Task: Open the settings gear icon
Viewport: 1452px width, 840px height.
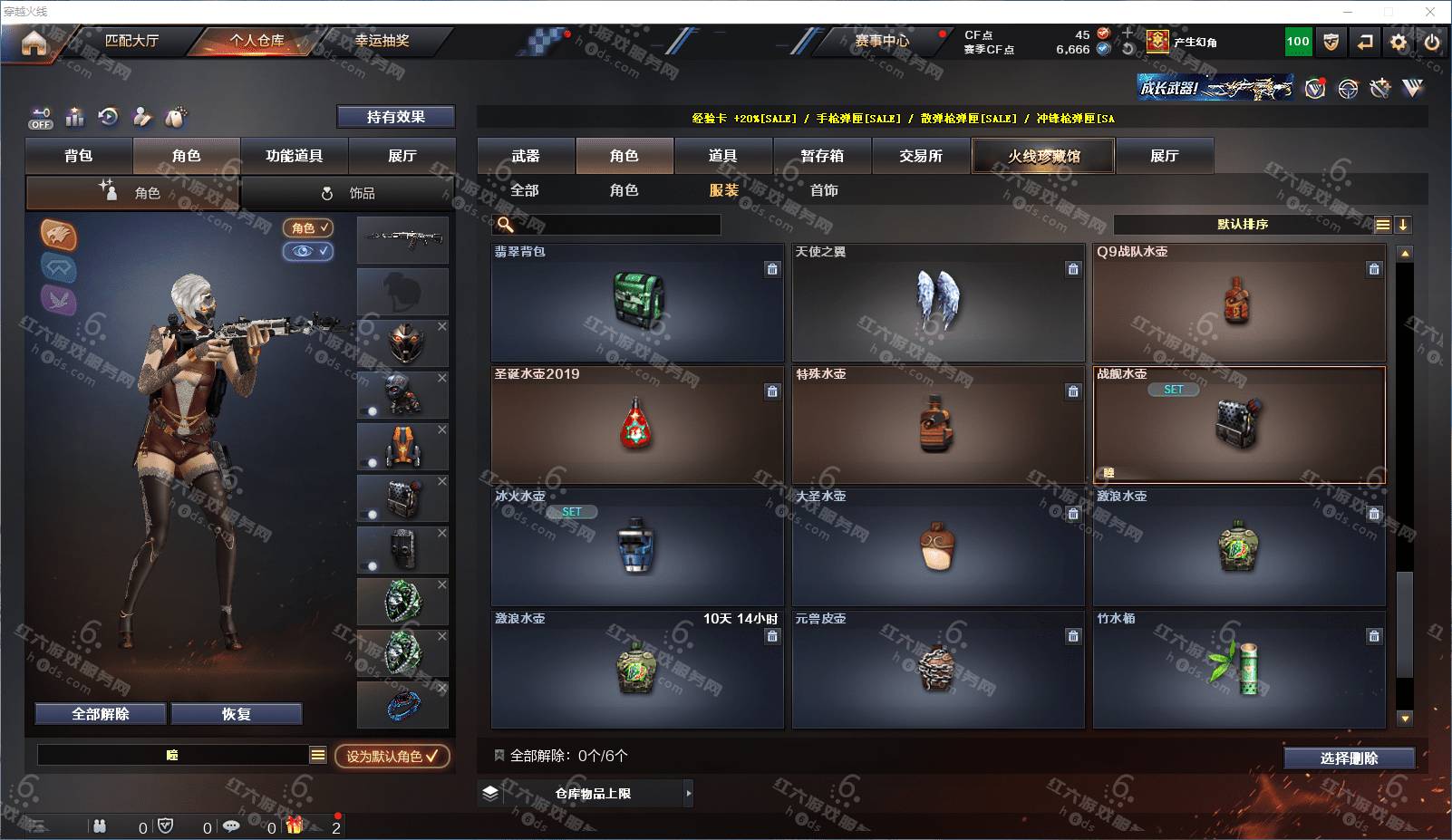Action: coord(1399,42)
